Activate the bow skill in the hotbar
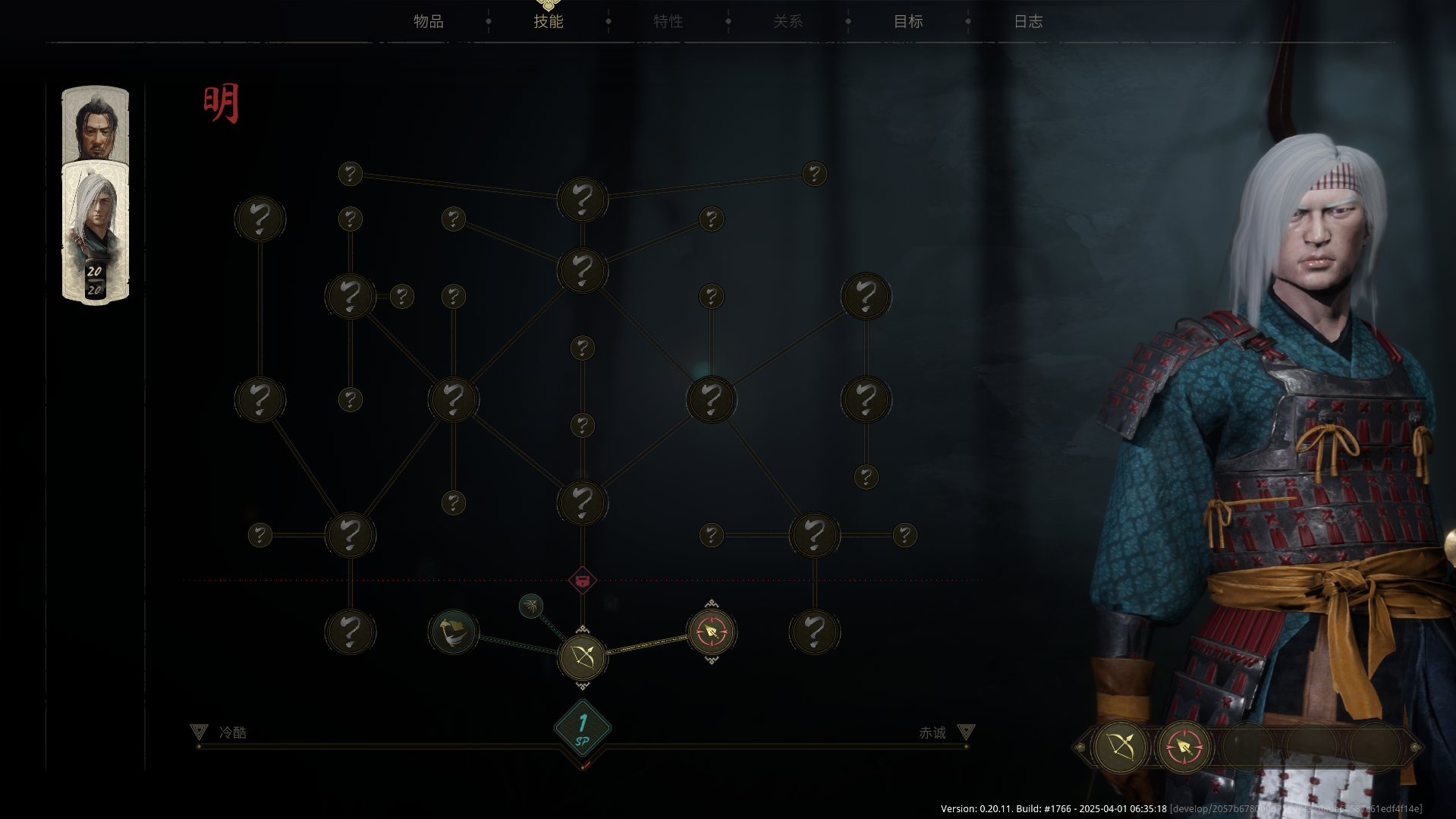The height and width of the screenshot is (819, 1456). [1120, 747]
